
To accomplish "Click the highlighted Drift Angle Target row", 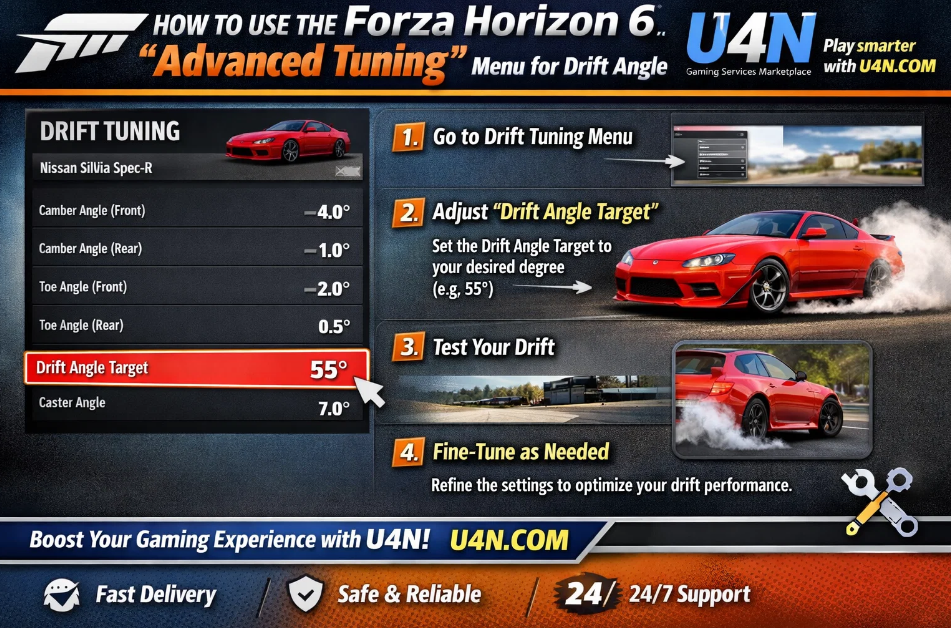I will [197, 368].
